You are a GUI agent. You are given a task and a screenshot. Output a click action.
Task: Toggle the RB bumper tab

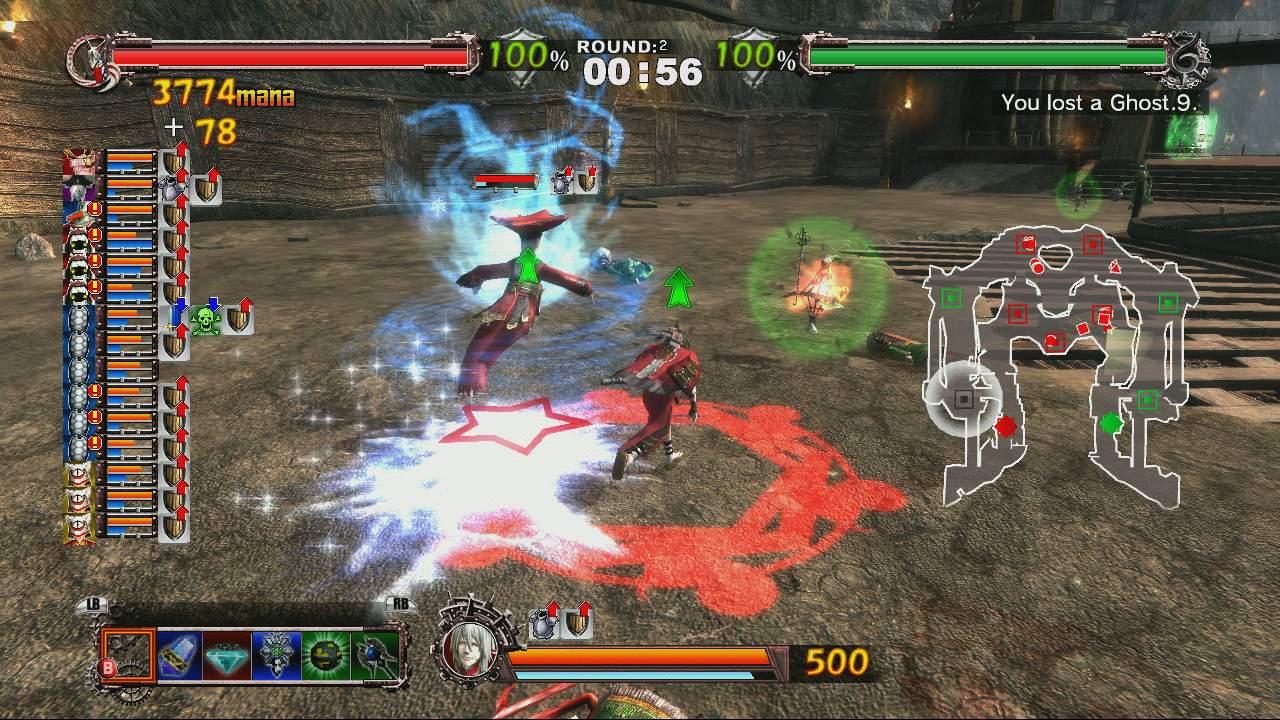pyautogui.click(x=399, y=603)
